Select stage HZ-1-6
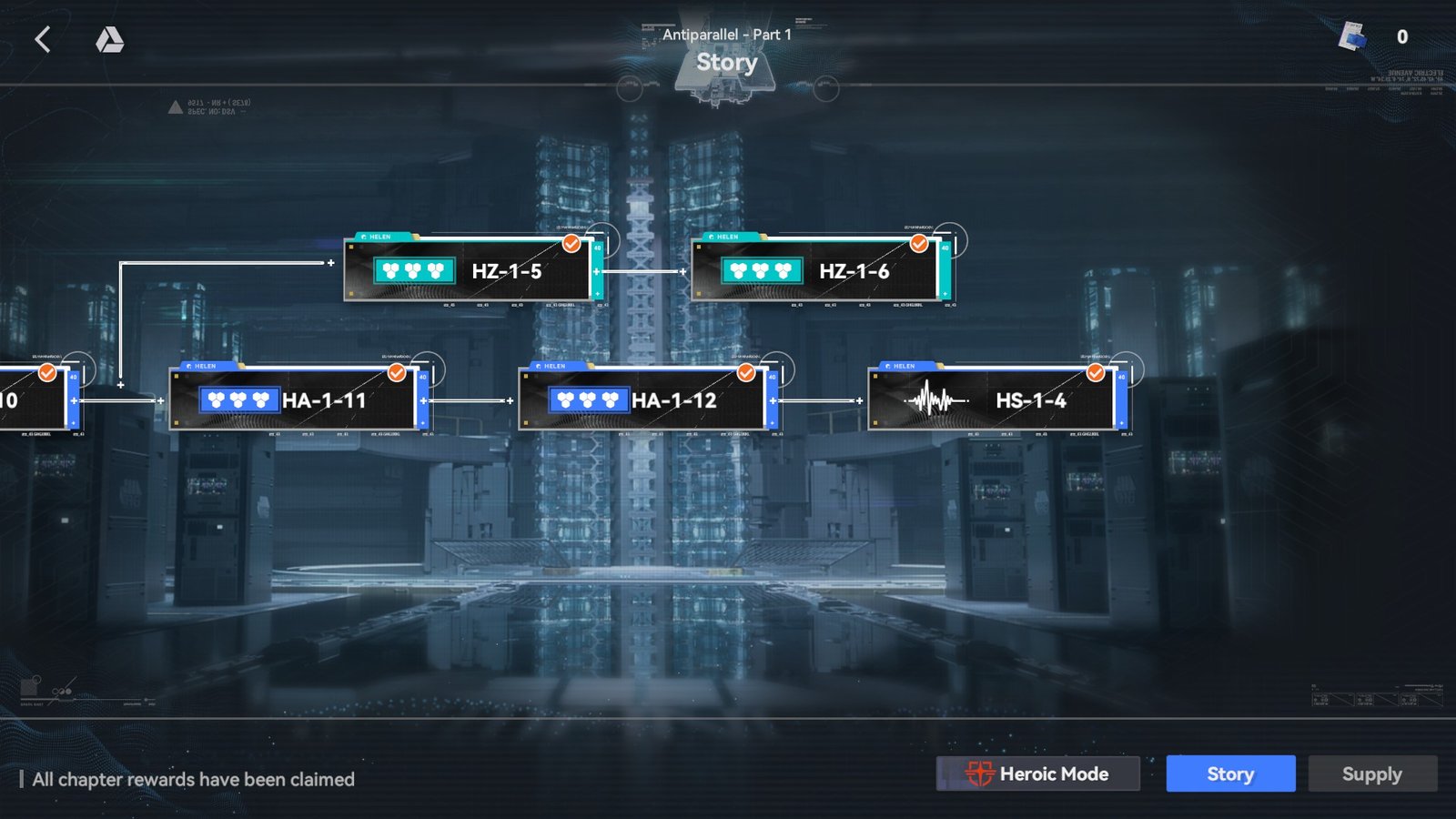Viewport: 1456px width, 819px height. click(x=816, y=270)
